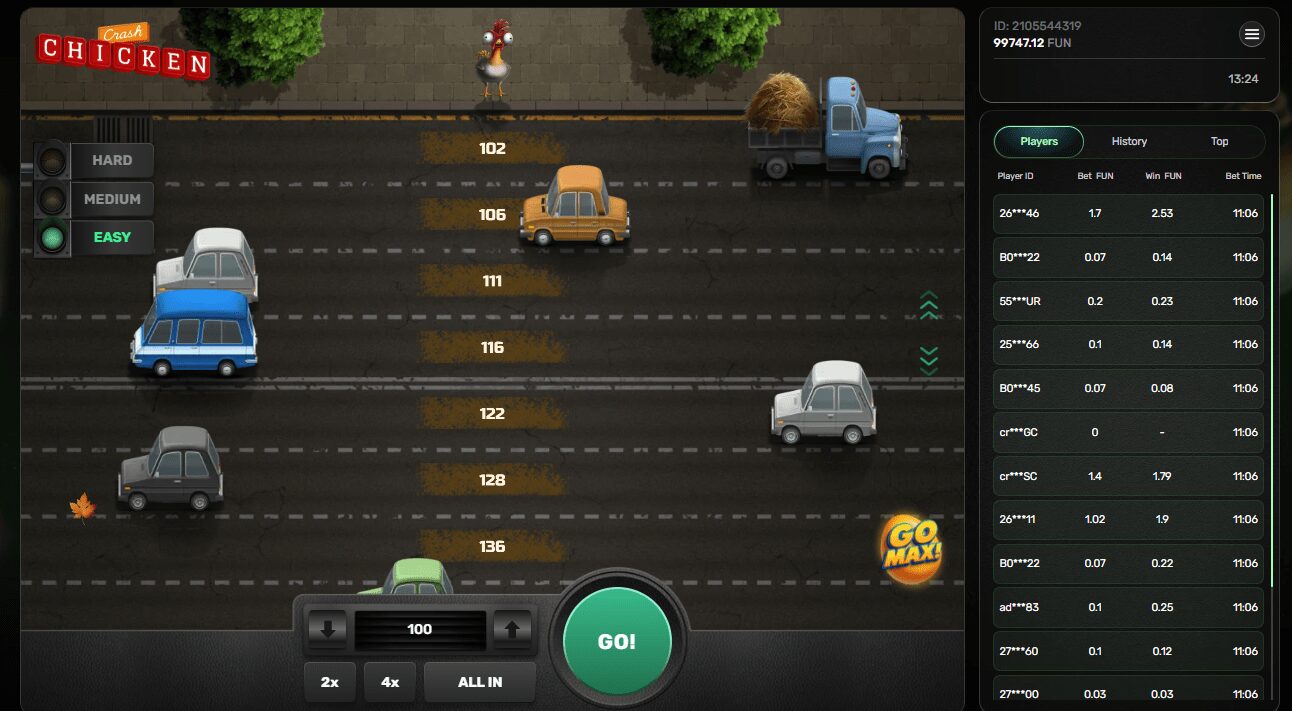
Task: Increase the bet with the up arrow
Action: tap(512, 629)
